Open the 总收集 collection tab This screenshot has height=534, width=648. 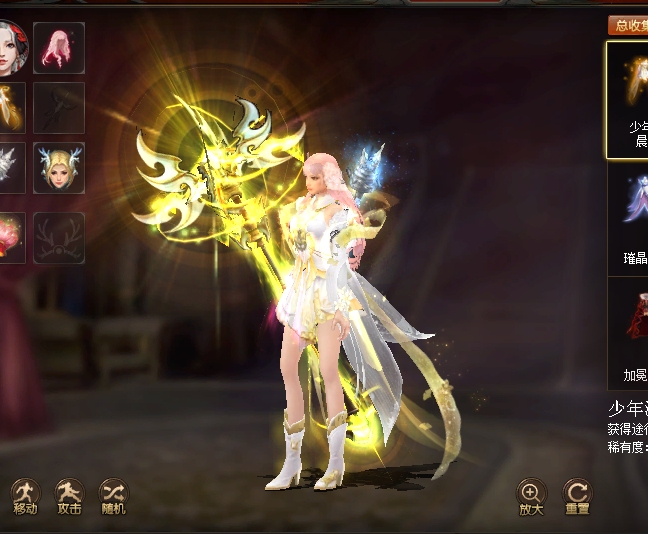628,26
